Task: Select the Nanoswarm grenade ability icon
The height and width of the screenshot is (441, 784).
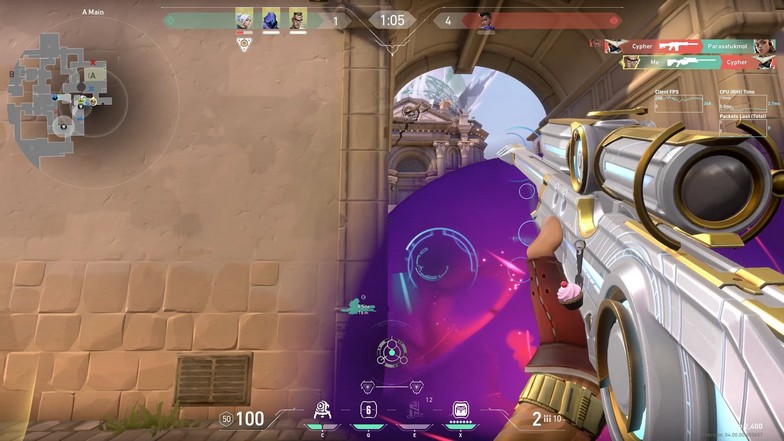Action: (368, 410)
